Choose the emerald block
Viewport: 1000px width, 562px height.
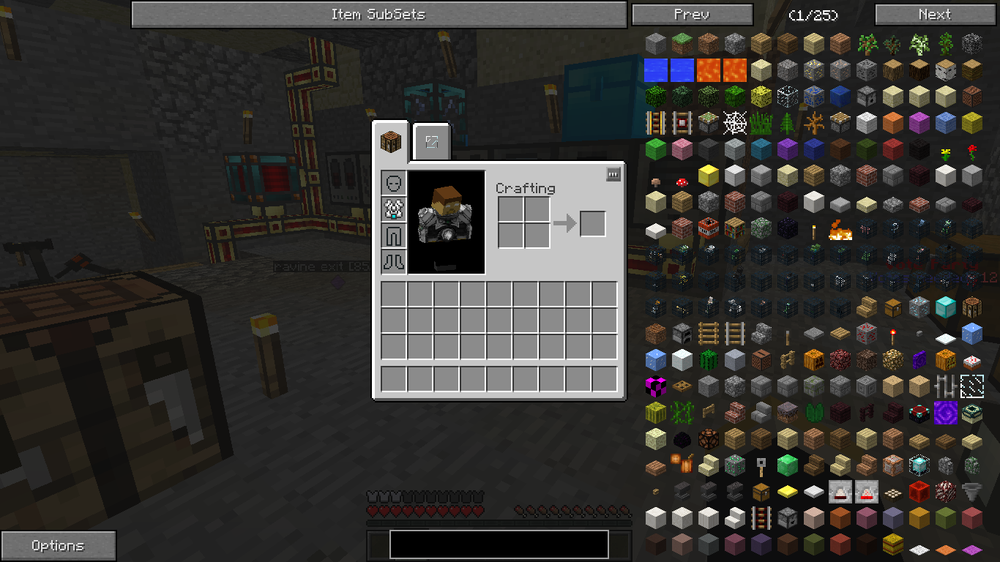786,464
